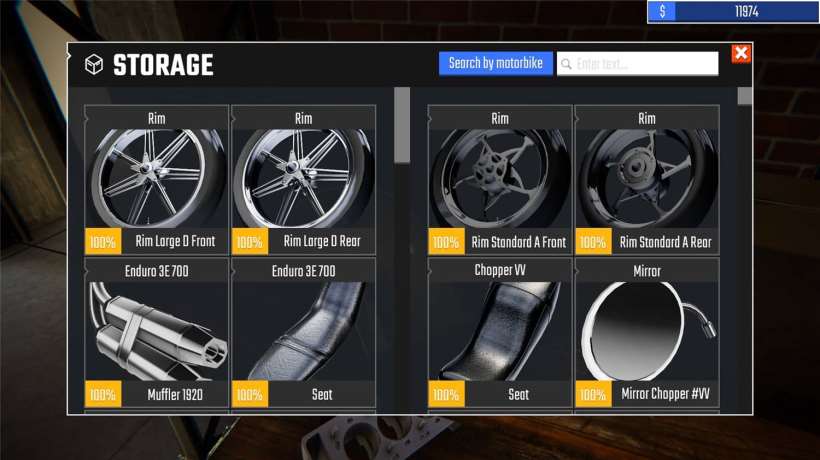Click the left panel scrollbar handle

(x=402, y=125)
